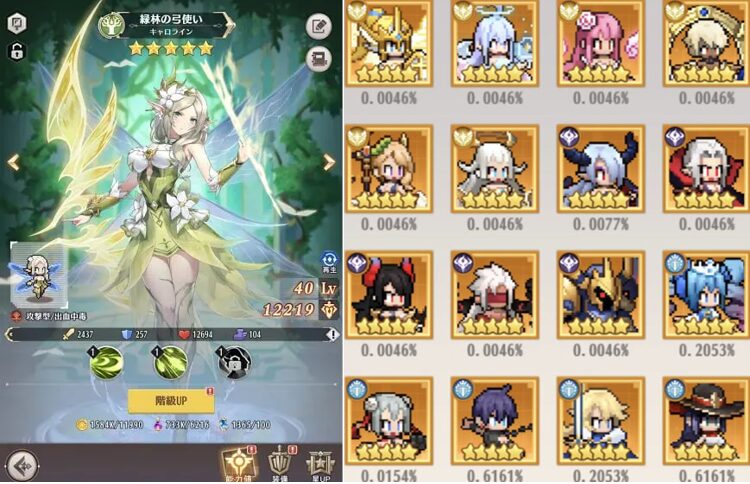The height and width of the screenshot is (484, 750).
Task: Inspect the locked dark skill icon
Action: click(234, 363)
